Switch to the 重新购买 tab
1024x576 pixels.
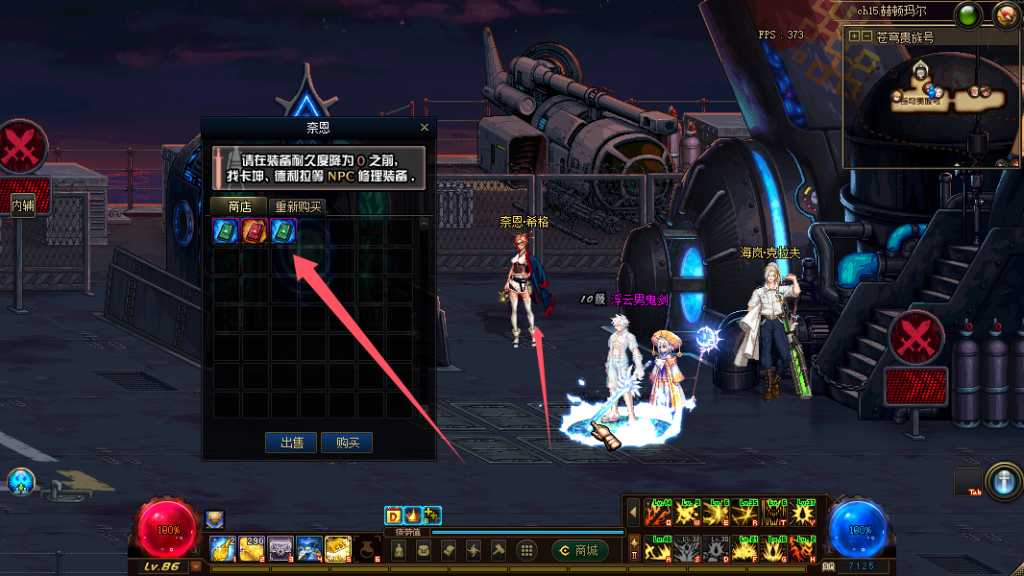coord(300,206)
